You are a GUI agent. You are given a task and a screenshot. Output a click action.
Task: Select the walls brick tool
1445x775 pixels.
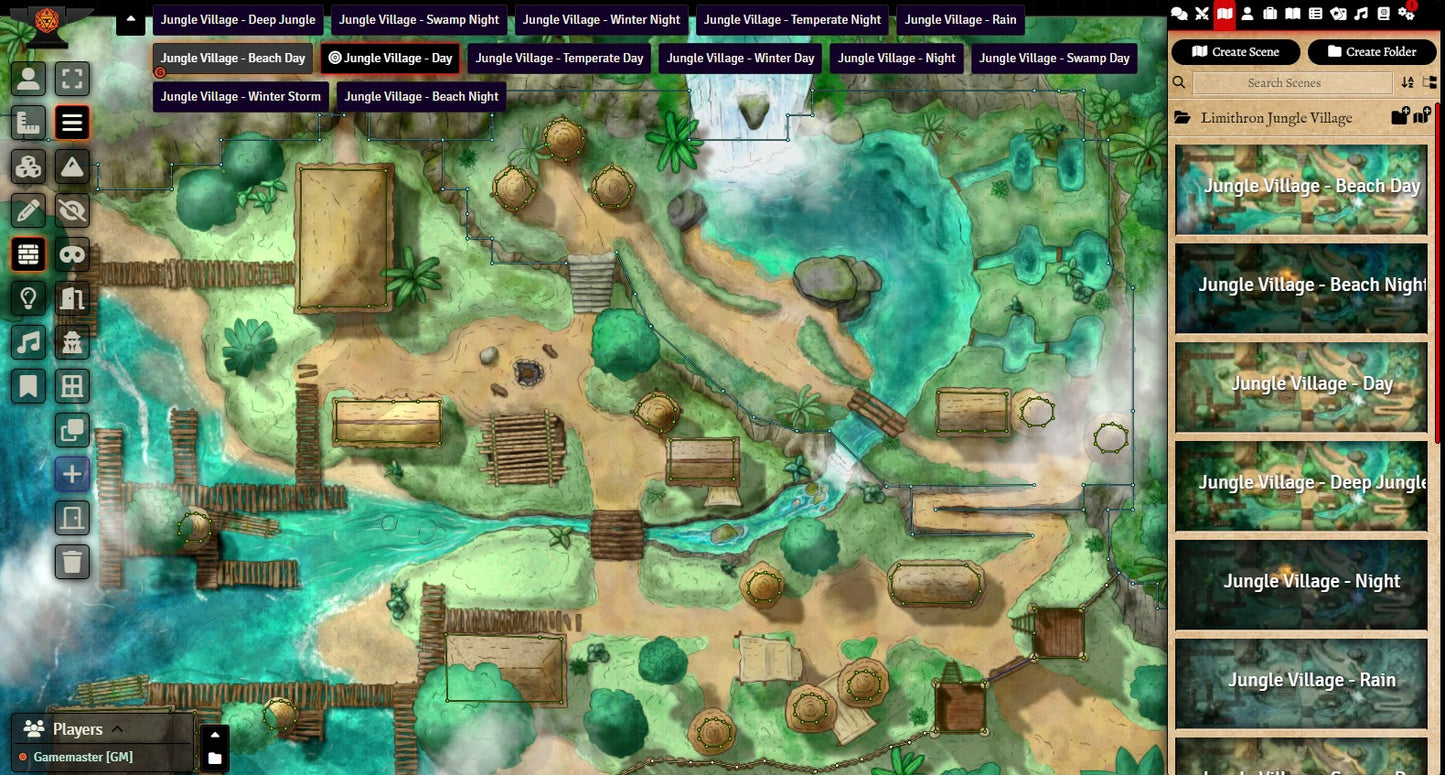pyautogui.click(x=29, y=255)
